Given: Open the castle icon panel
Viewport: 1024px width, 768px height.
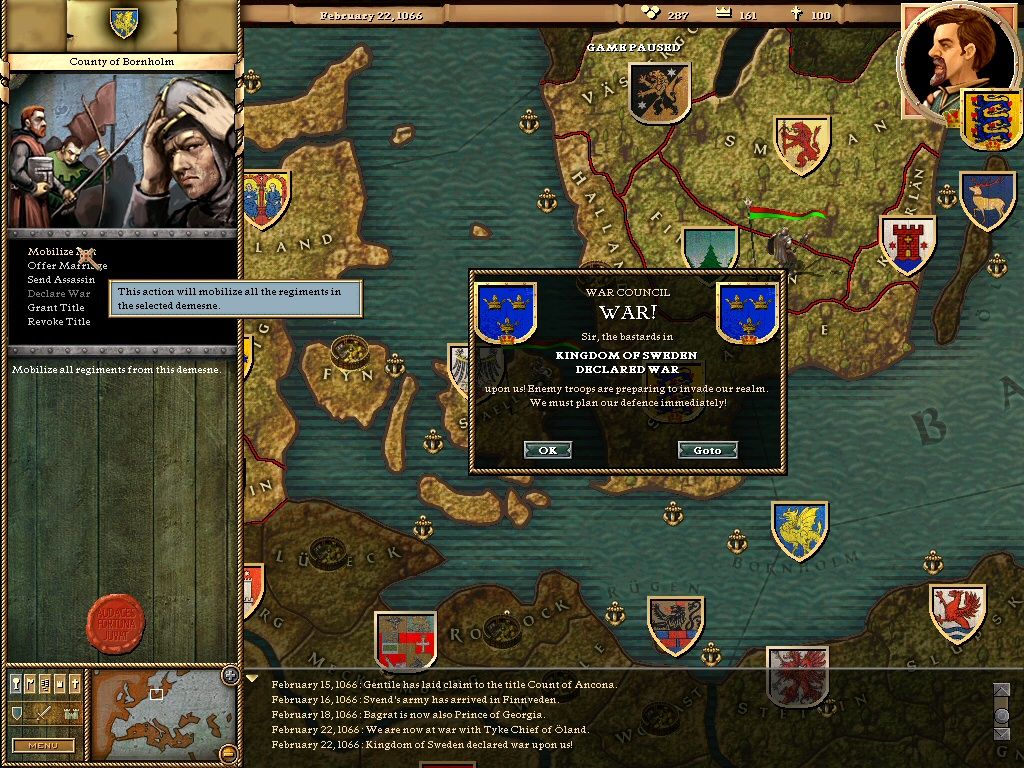Looking at the screenshot, I should click(70, 714).
